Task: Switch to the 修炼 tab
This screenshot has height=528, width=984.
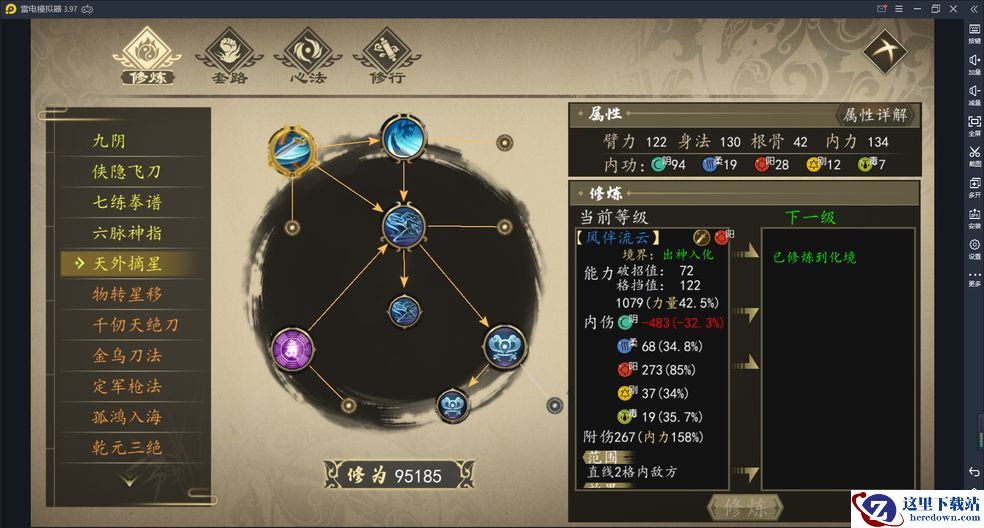Action: click(x=146, y=55)
